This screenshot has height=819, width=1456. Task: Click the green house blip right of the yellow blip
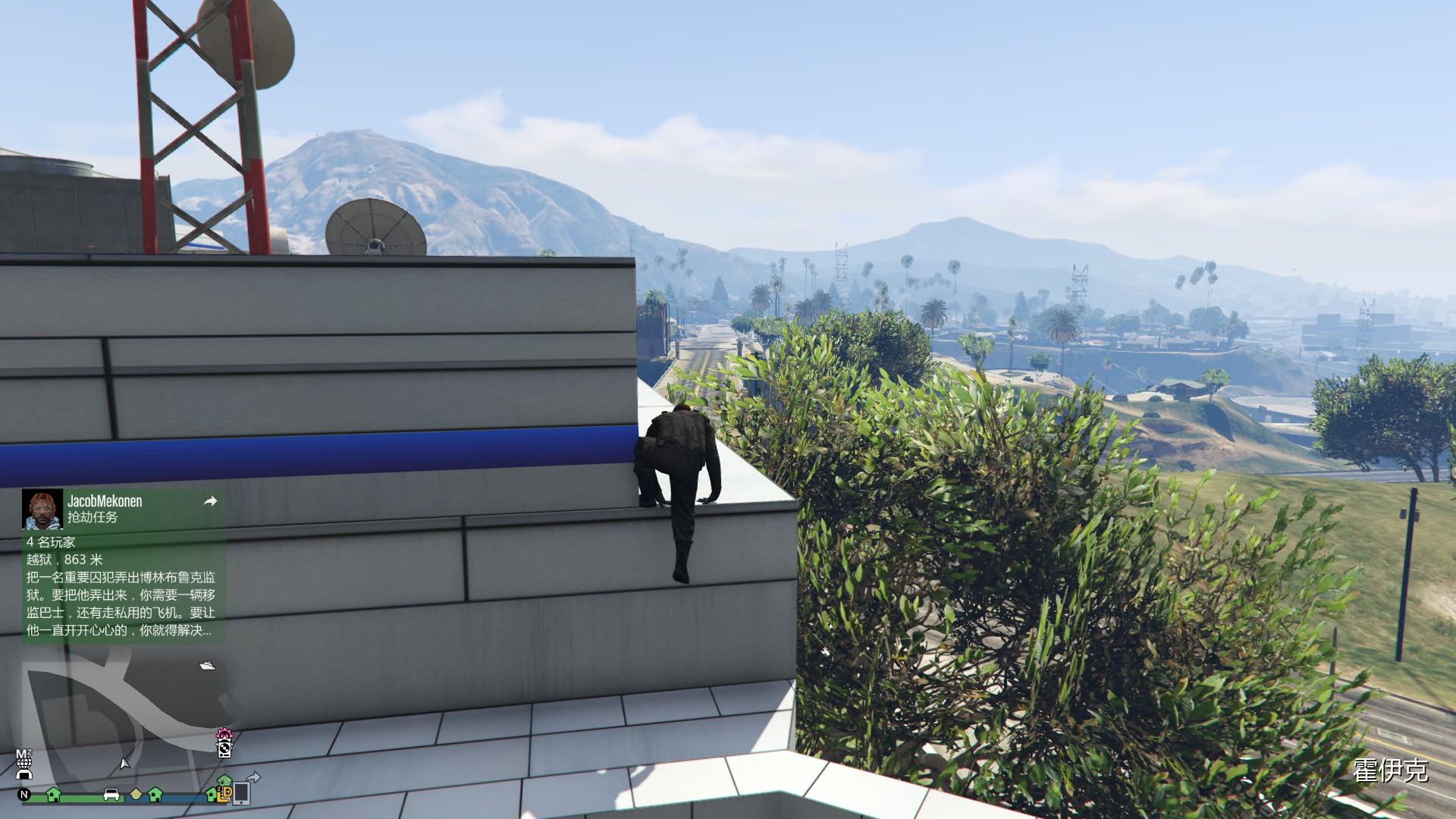pos(155,795)
